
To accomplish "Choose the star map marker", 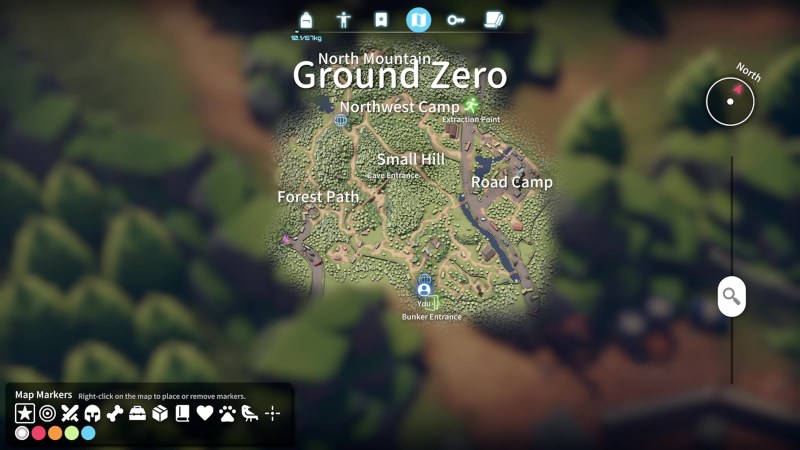I will (25, 413).
